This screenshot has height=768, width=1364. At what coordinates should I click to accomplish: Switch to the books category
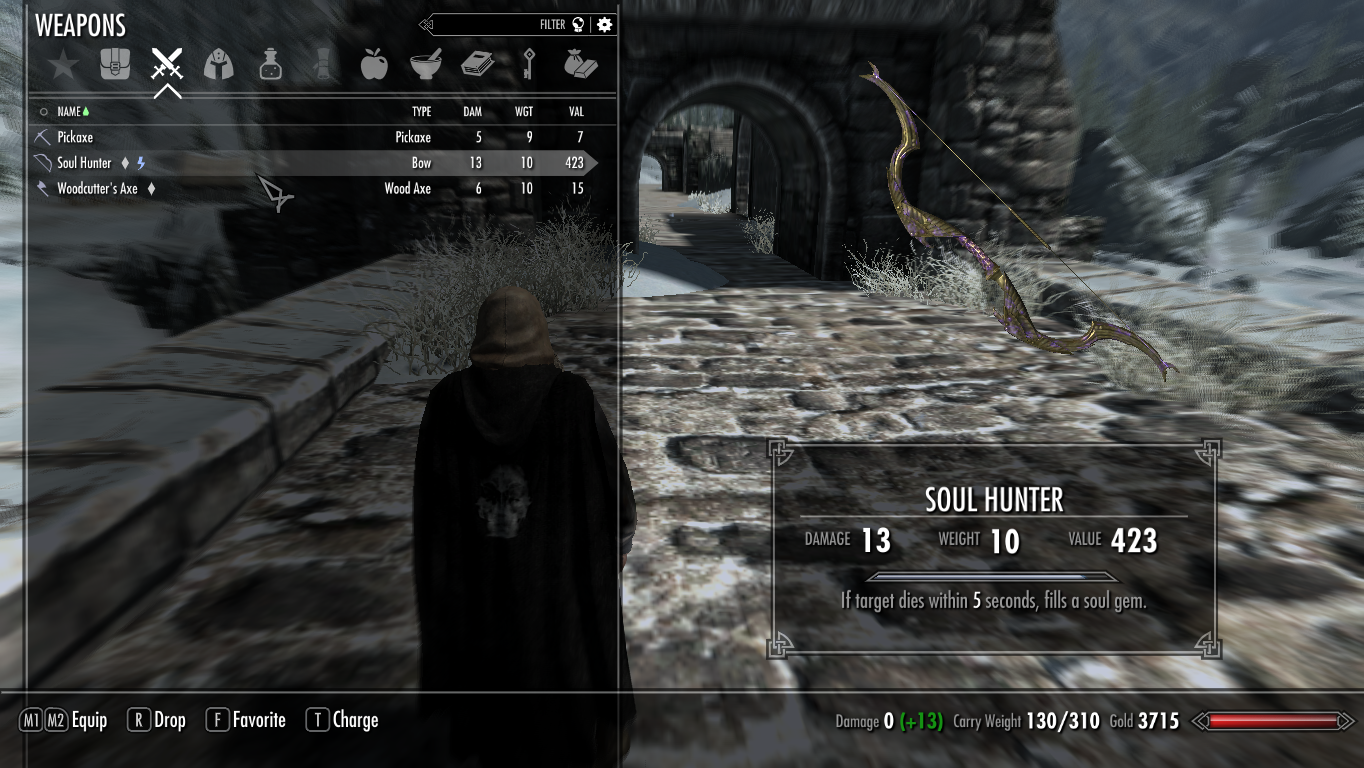coord(477,66)
